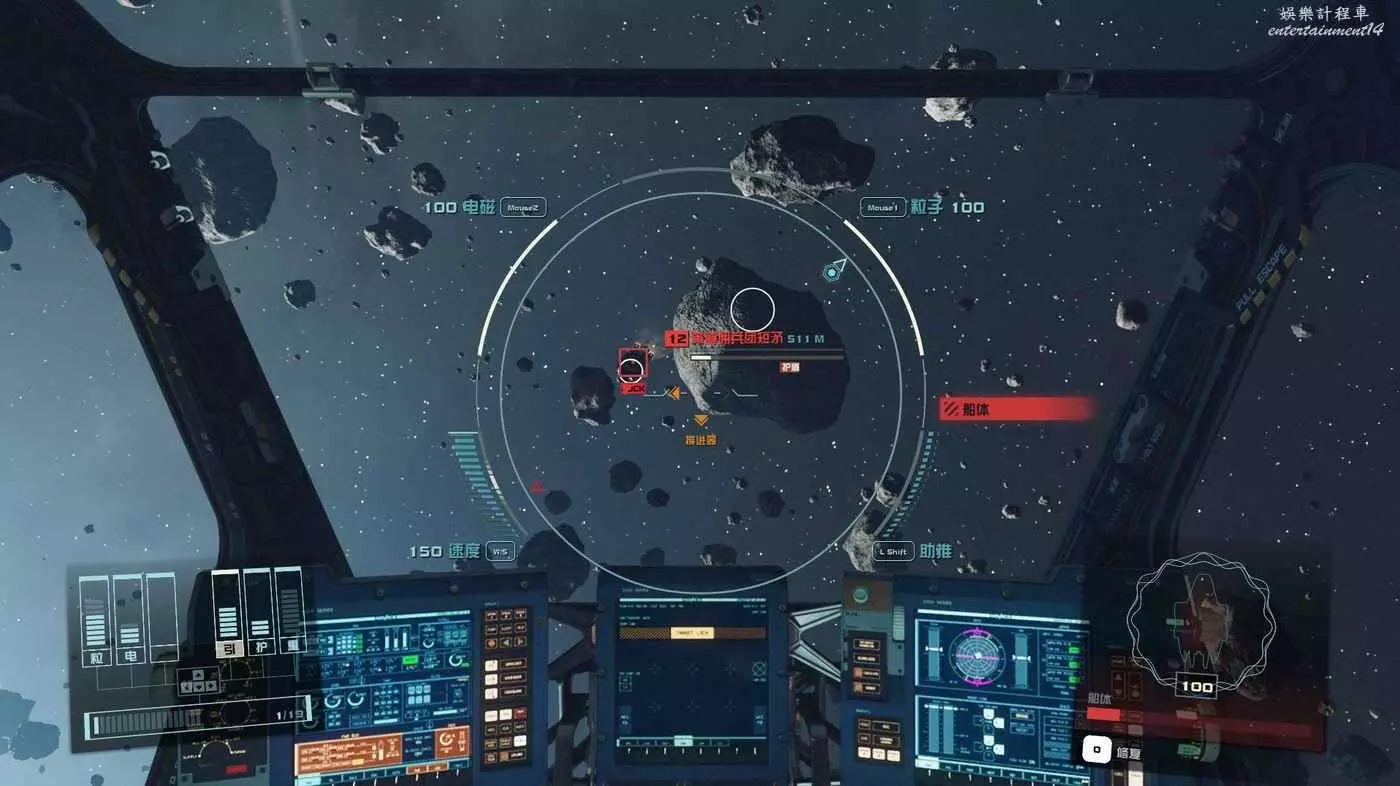Select the 电 EM weapon power column
Viewport: 1400px width, 786px height.
129,615
